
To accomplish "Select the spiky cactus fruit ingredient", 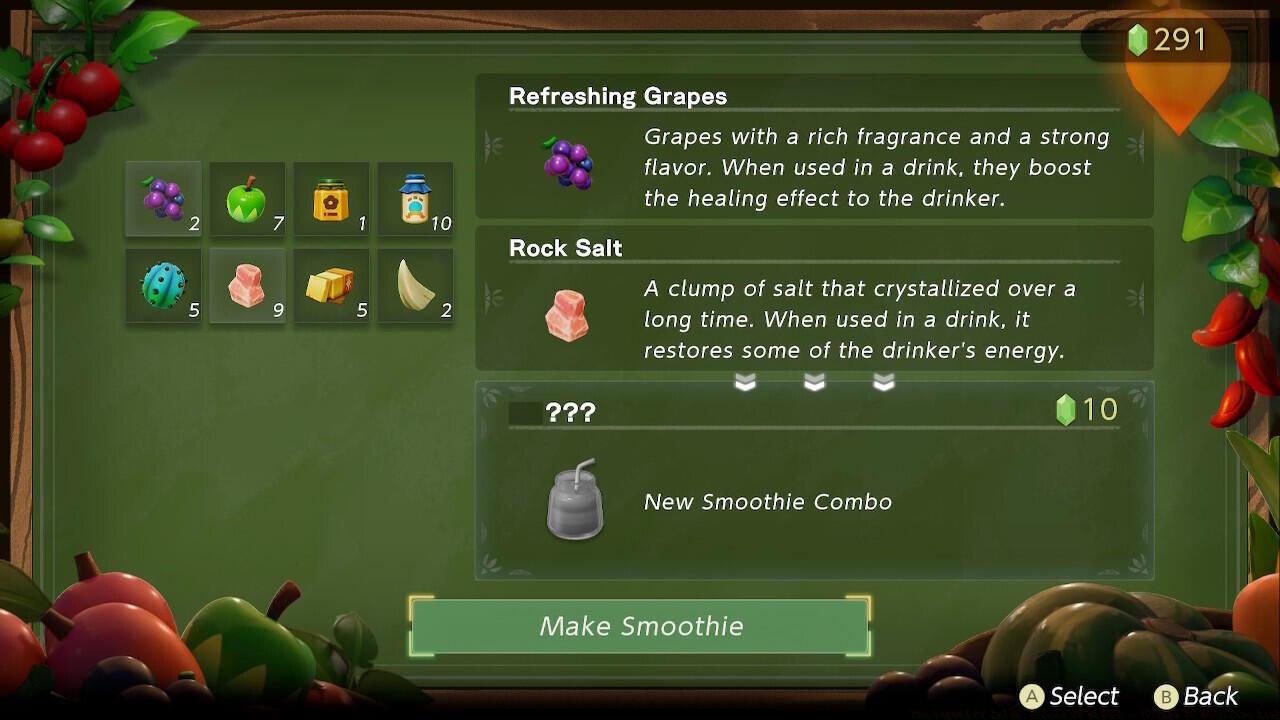I will tap(162, 287).
